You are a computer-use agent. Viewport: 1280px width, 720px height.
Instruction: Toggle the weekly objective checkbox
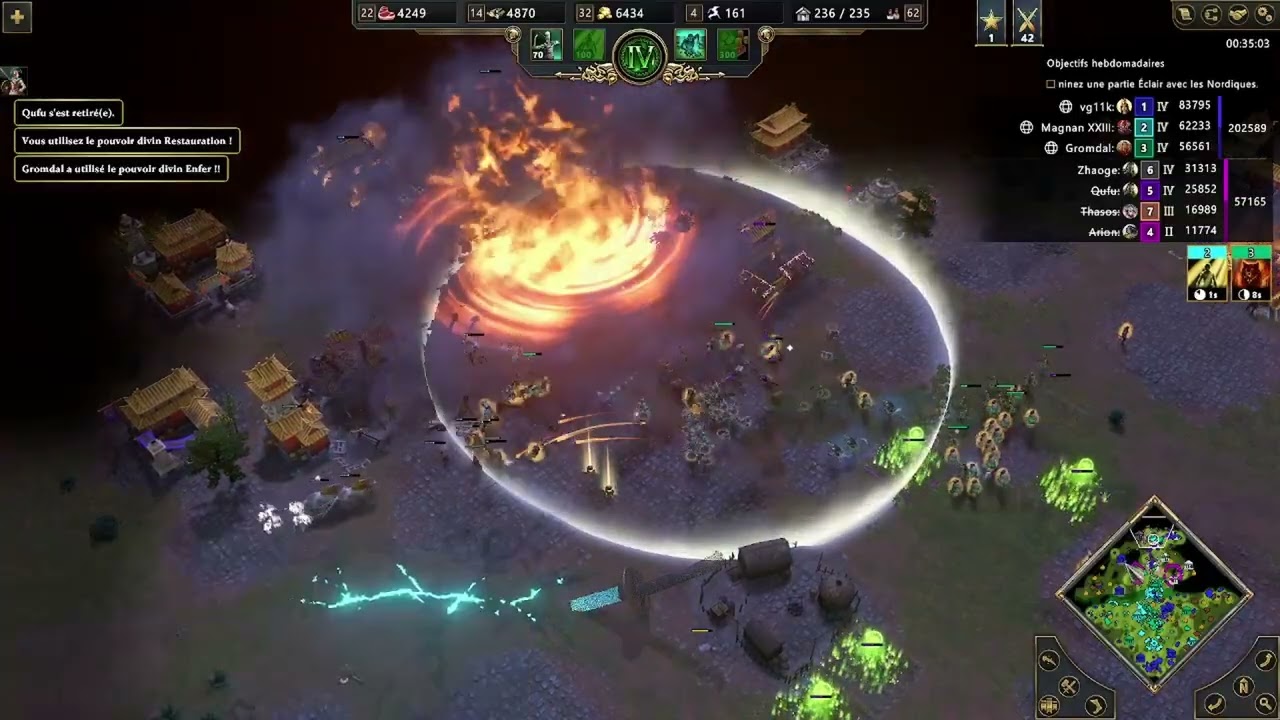[1051, 85]
